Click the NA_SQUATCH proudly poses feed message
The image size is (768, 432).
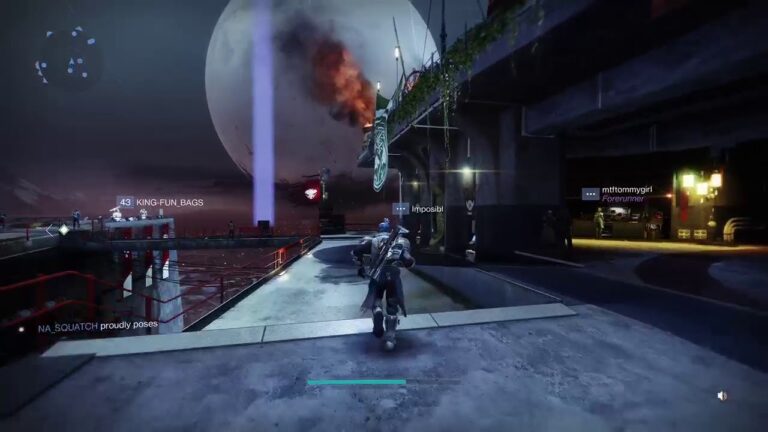click(97, 325)
